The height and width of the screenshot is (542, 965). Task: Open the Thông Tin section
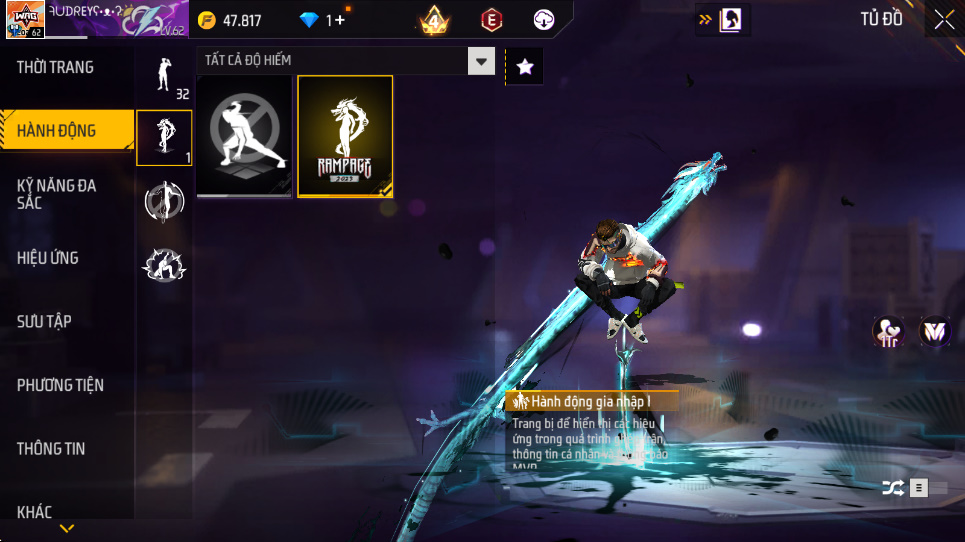point(51,449)
